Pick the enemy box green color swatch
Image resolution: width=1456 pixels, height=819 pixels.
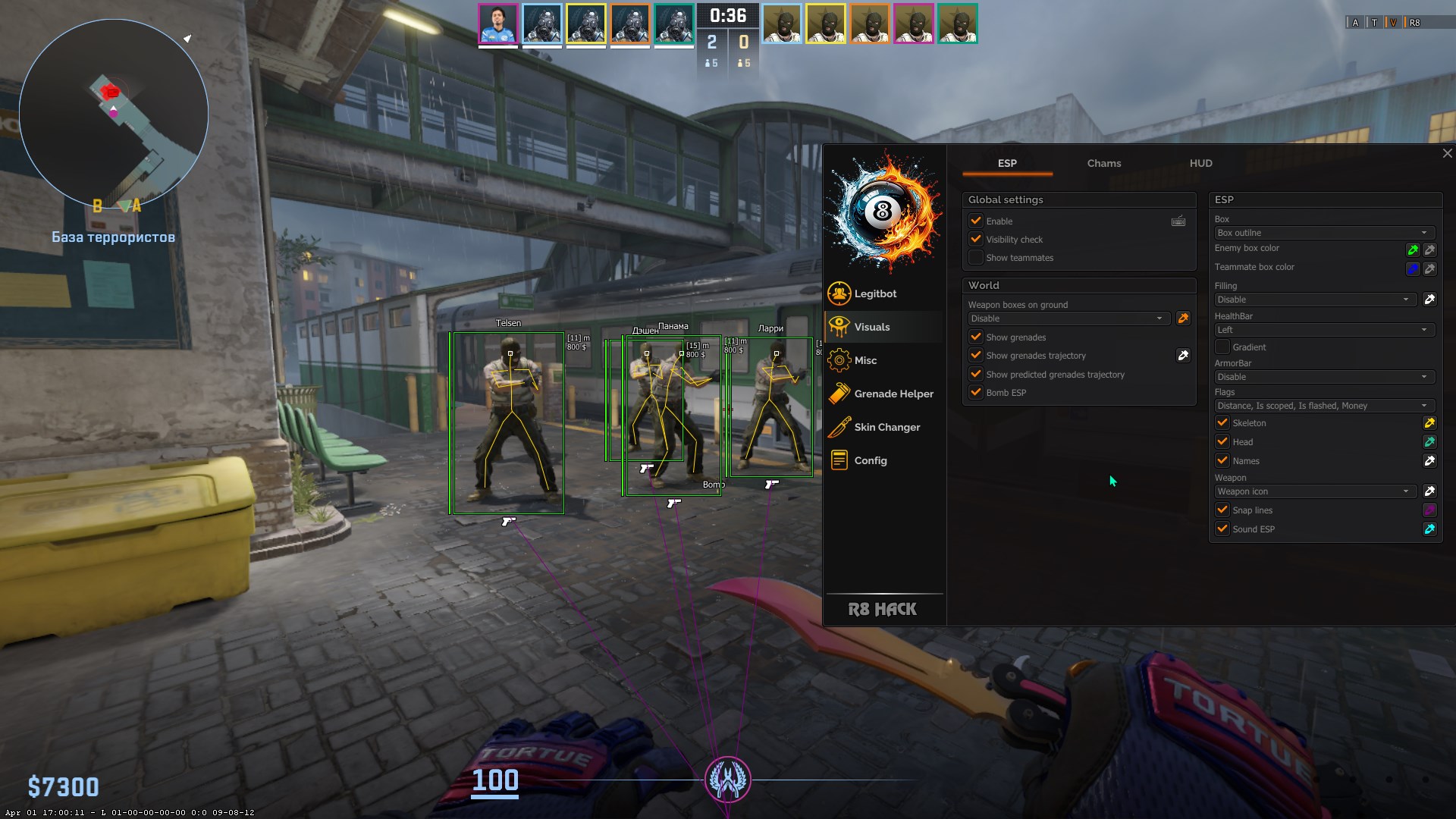pyautogui.click(x=1412, y=249)
